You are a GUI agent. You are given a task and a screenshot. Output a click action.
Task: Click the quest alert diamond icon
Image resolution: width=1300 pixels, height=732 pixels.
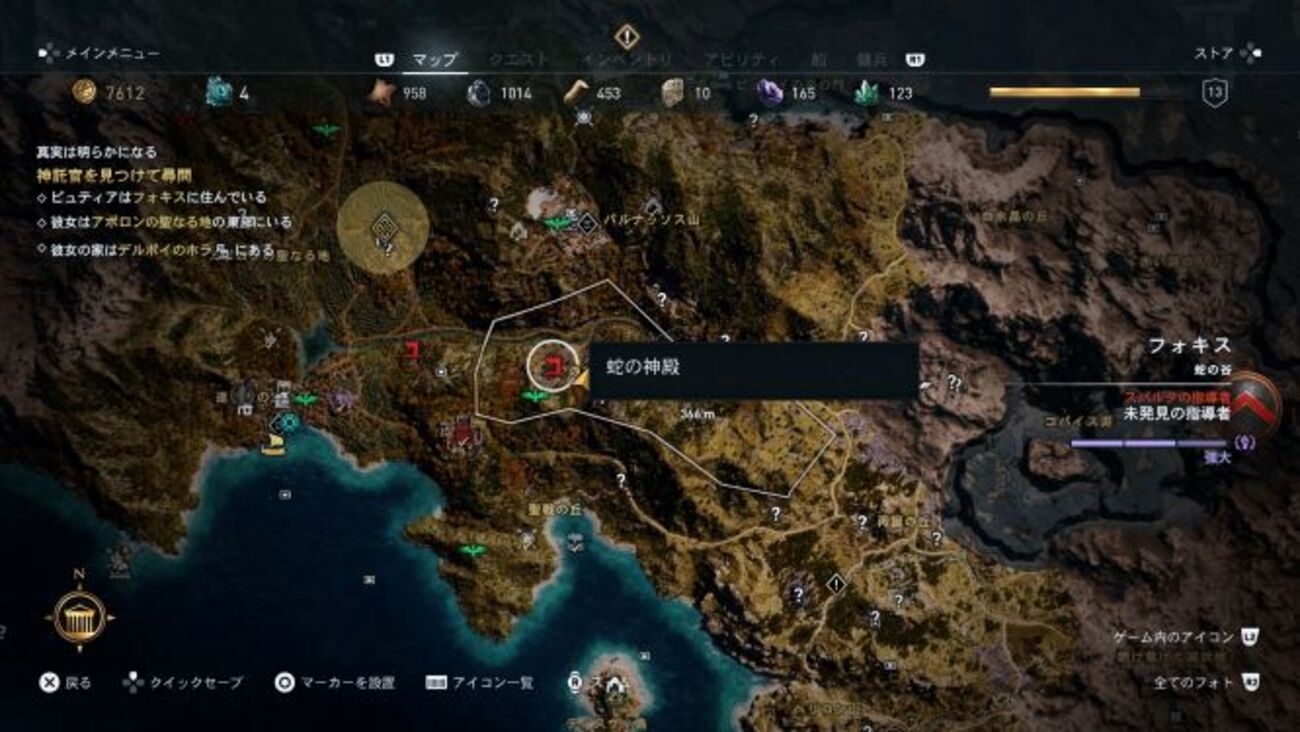coord(627,37)
